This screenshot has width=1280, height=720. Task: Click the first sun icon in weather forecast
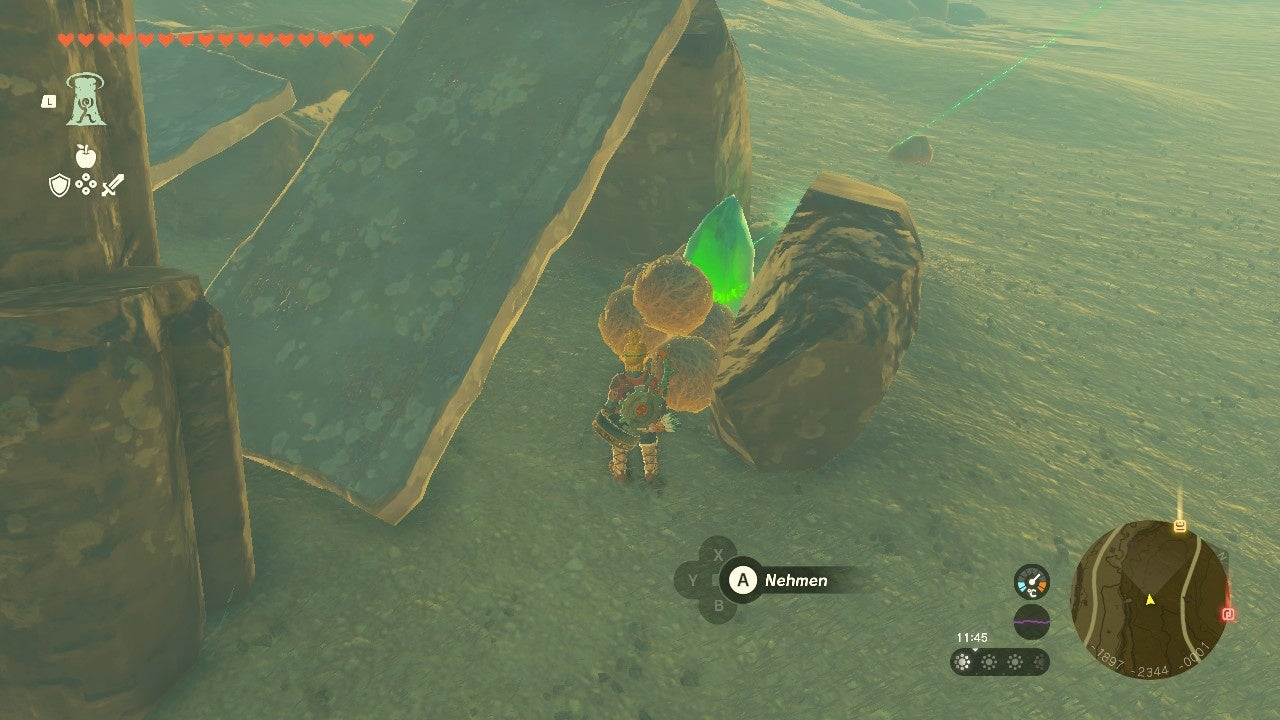pyautogui.click(x=962, y=662)
